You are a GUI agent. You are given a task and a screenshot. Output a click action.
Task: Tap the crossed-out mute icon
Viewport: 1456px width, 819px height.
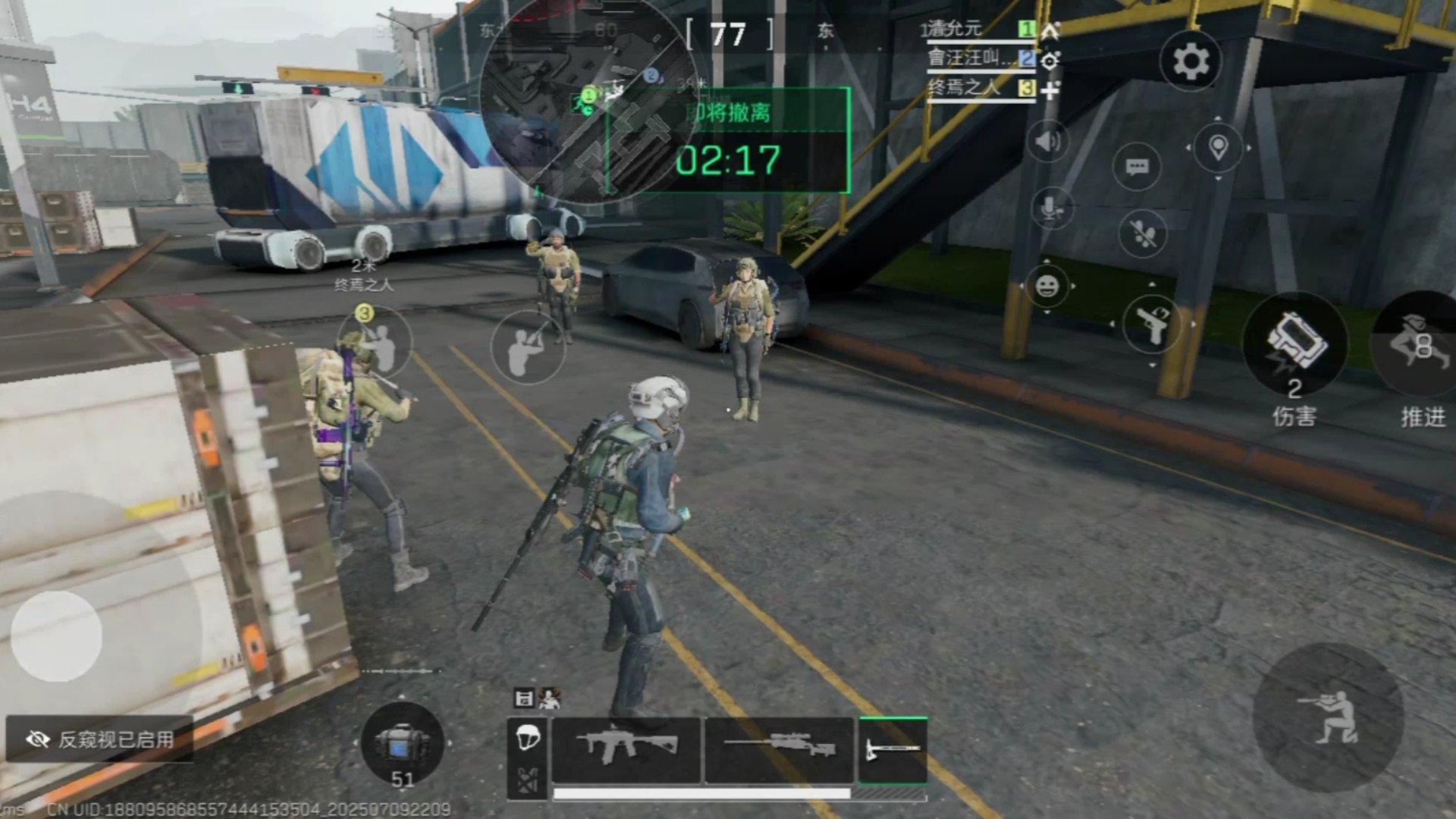[1143, 234]
